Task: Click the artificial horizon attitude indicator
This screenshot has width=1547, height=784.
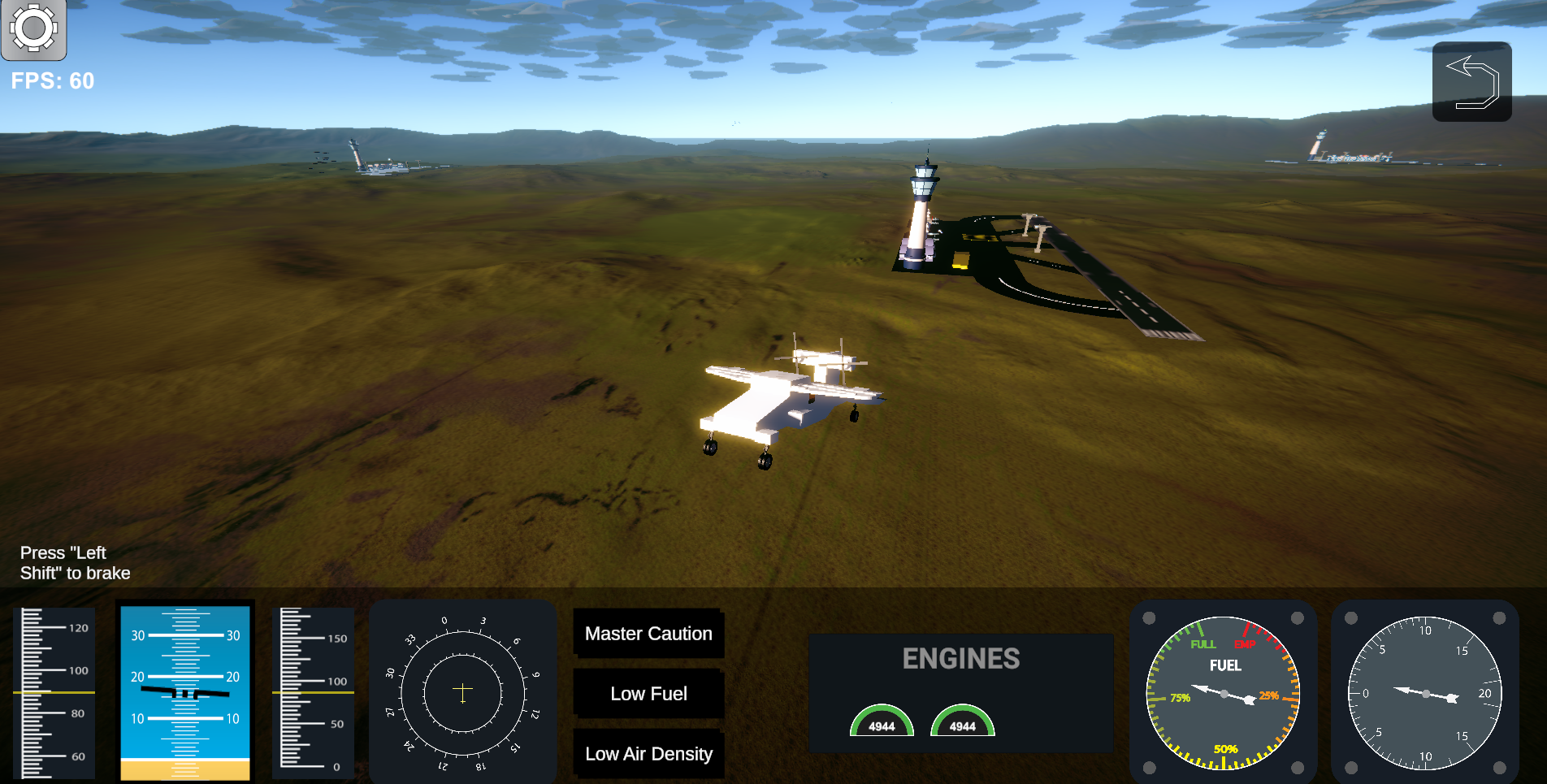Action: pyautogui.click(x=185, y=691)
